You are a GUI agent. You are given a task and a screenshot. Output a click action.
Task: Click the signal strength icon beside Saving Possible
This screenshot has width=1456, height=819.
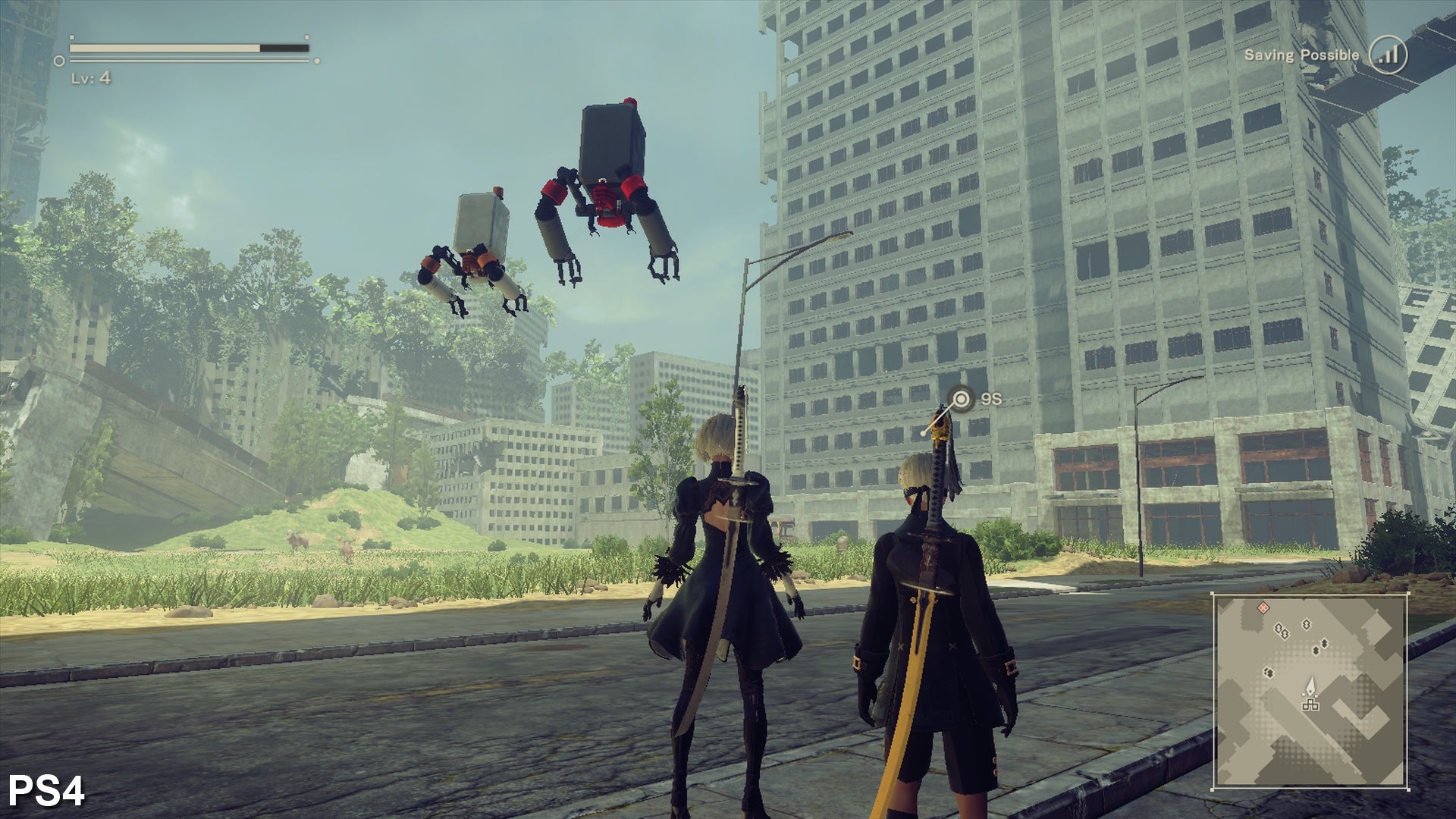[1389, 55]
